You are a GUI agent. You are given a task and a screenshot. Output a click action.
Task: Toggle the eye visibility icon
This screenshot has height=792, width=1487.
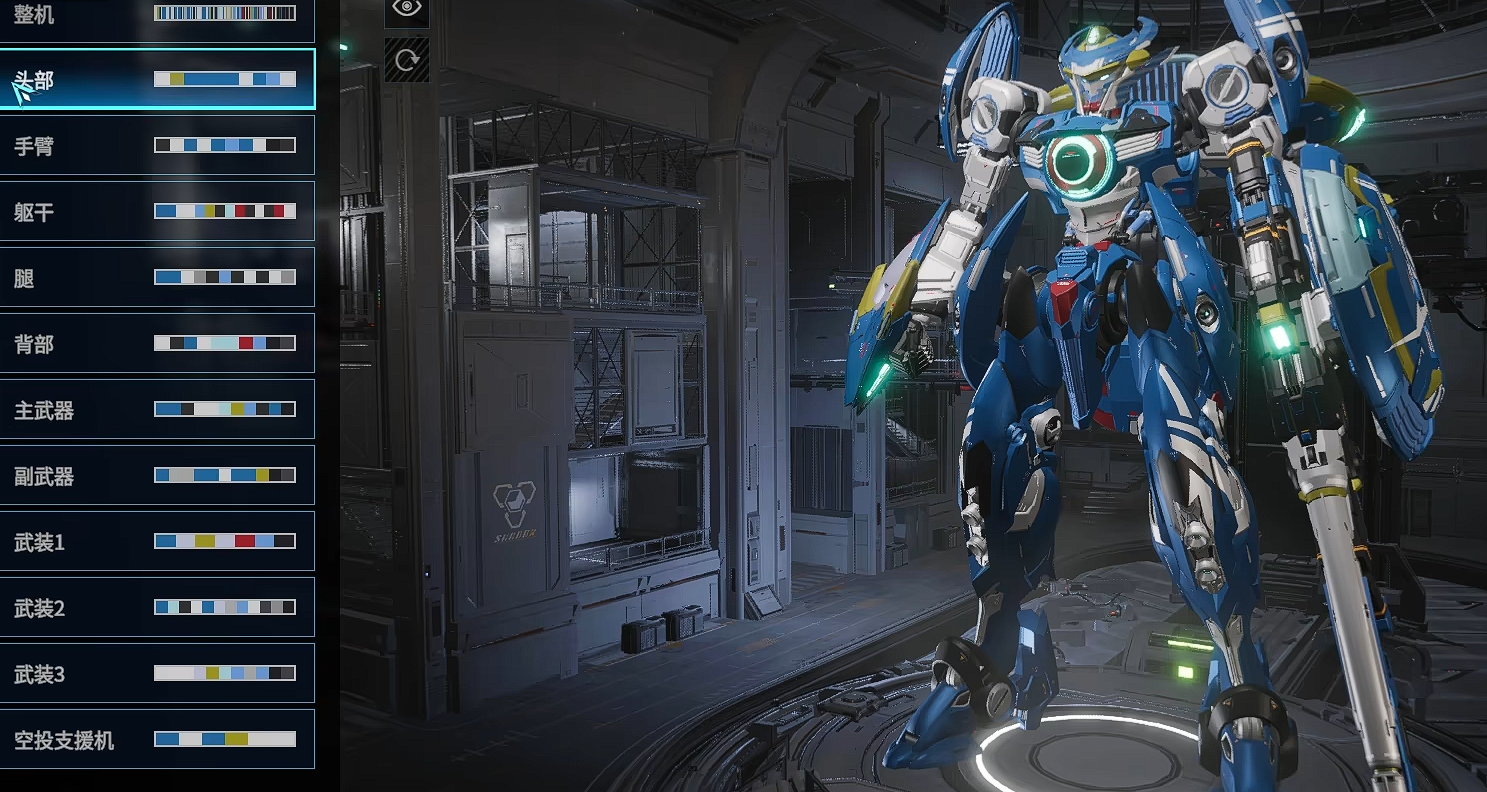[x=407, y=8]
